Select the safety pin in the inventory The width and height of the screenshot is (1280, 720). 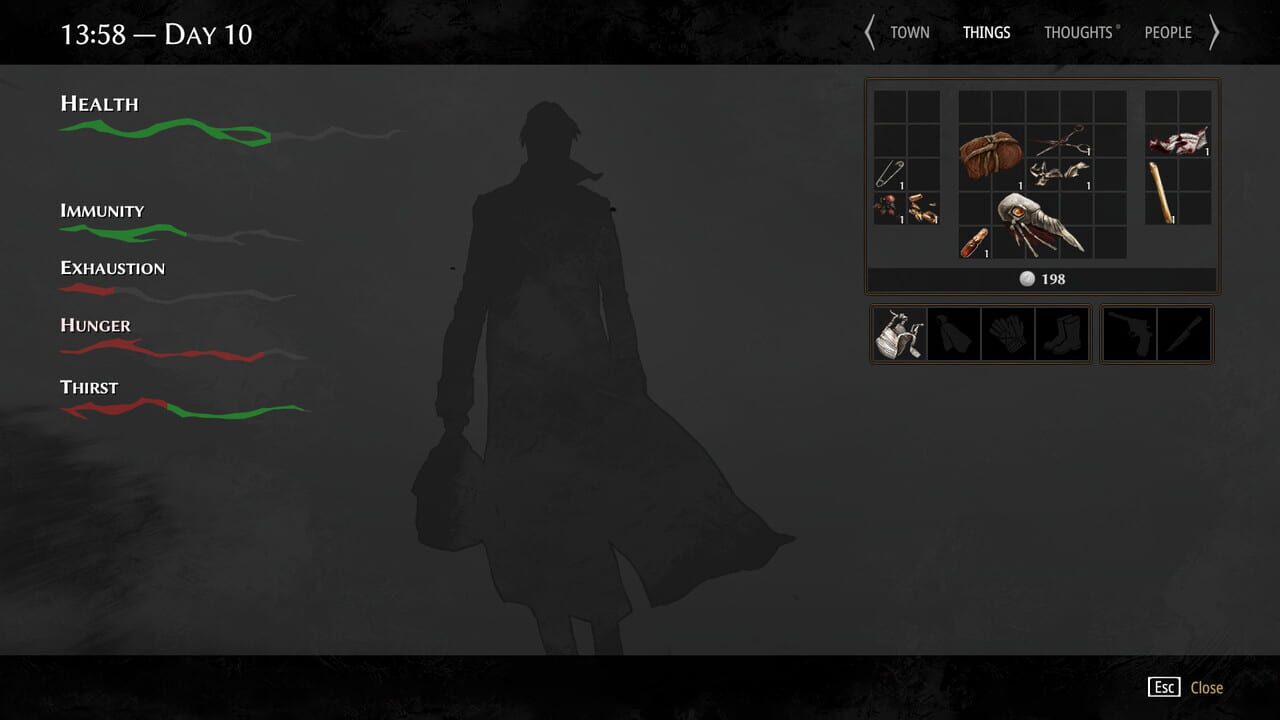(890, 174)
